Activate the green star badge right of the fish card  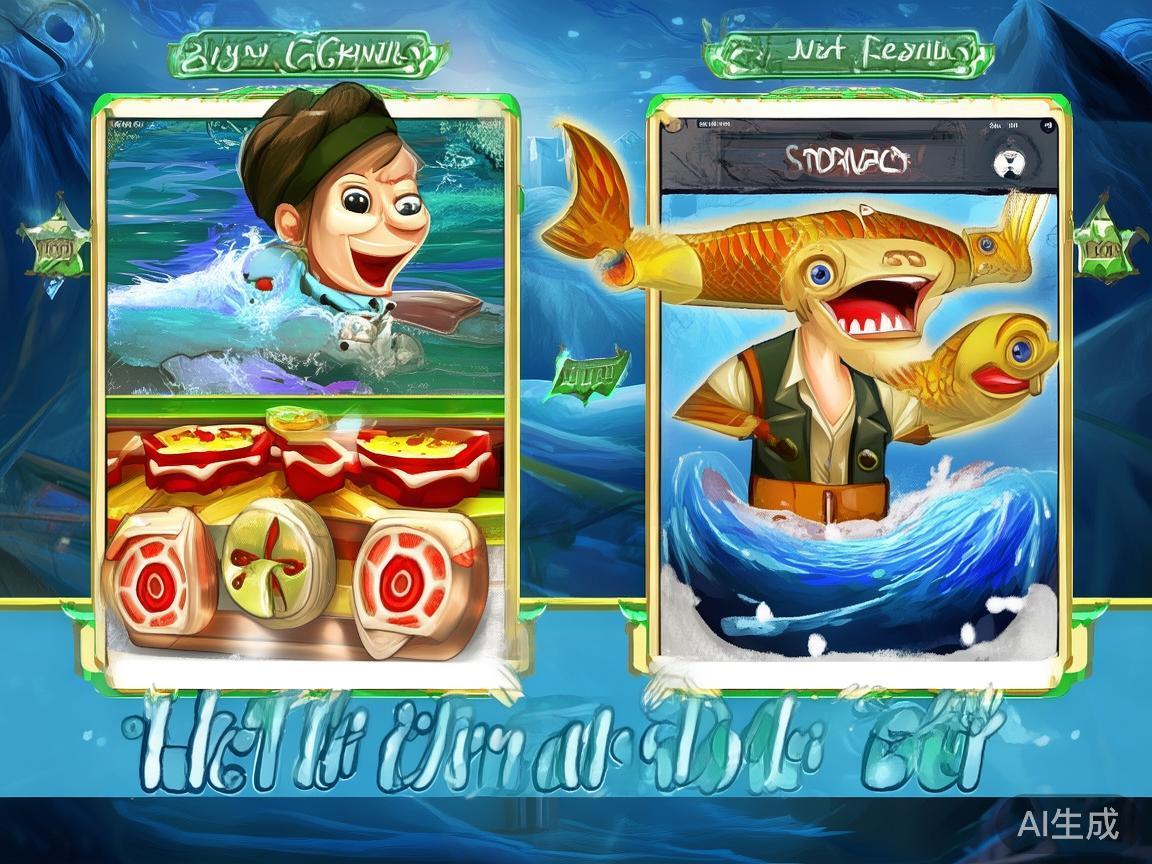click(x=1104, y=243)
